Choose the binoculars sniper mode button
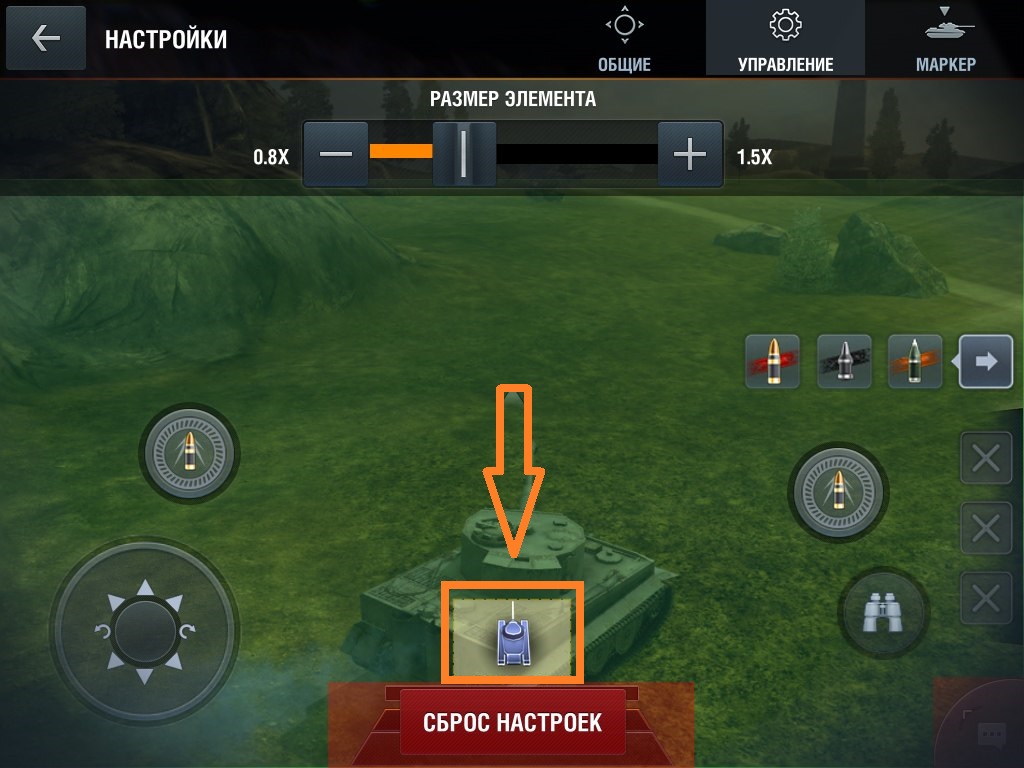The image size is (1024, 768). tap(883, 613)
